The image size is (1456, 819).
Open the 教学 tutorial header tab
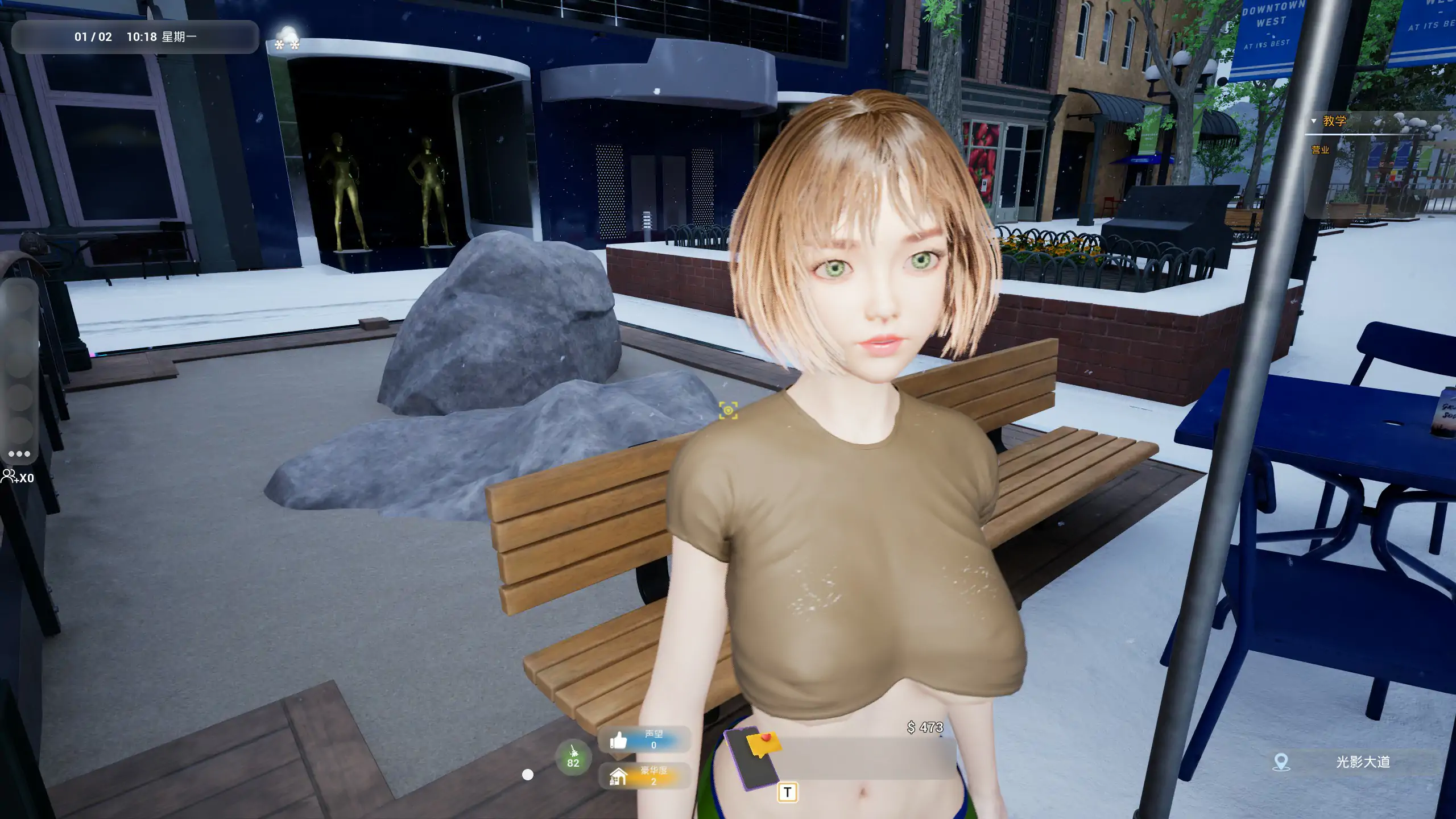1334,121
